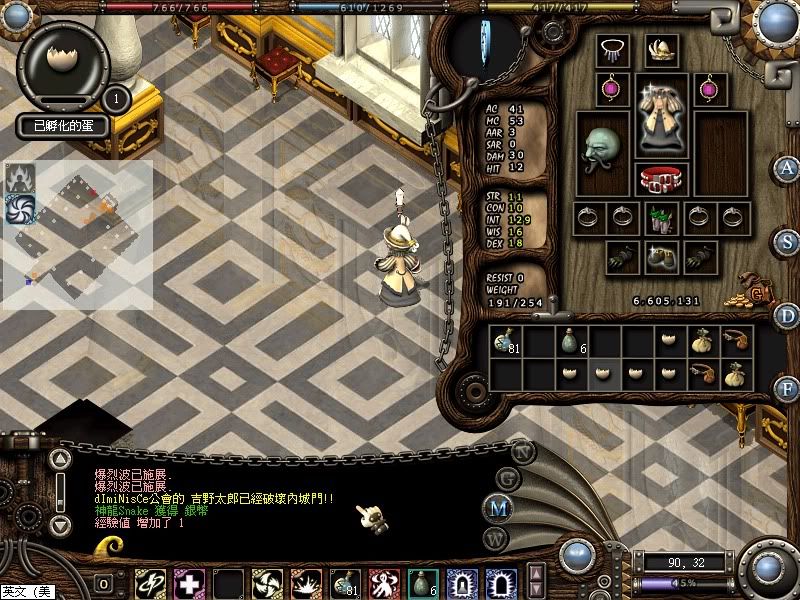Image resolution: width=800 pixels, height=600 pixels.
Task: Select the equipped winged helmet slot
Action: 661,50
